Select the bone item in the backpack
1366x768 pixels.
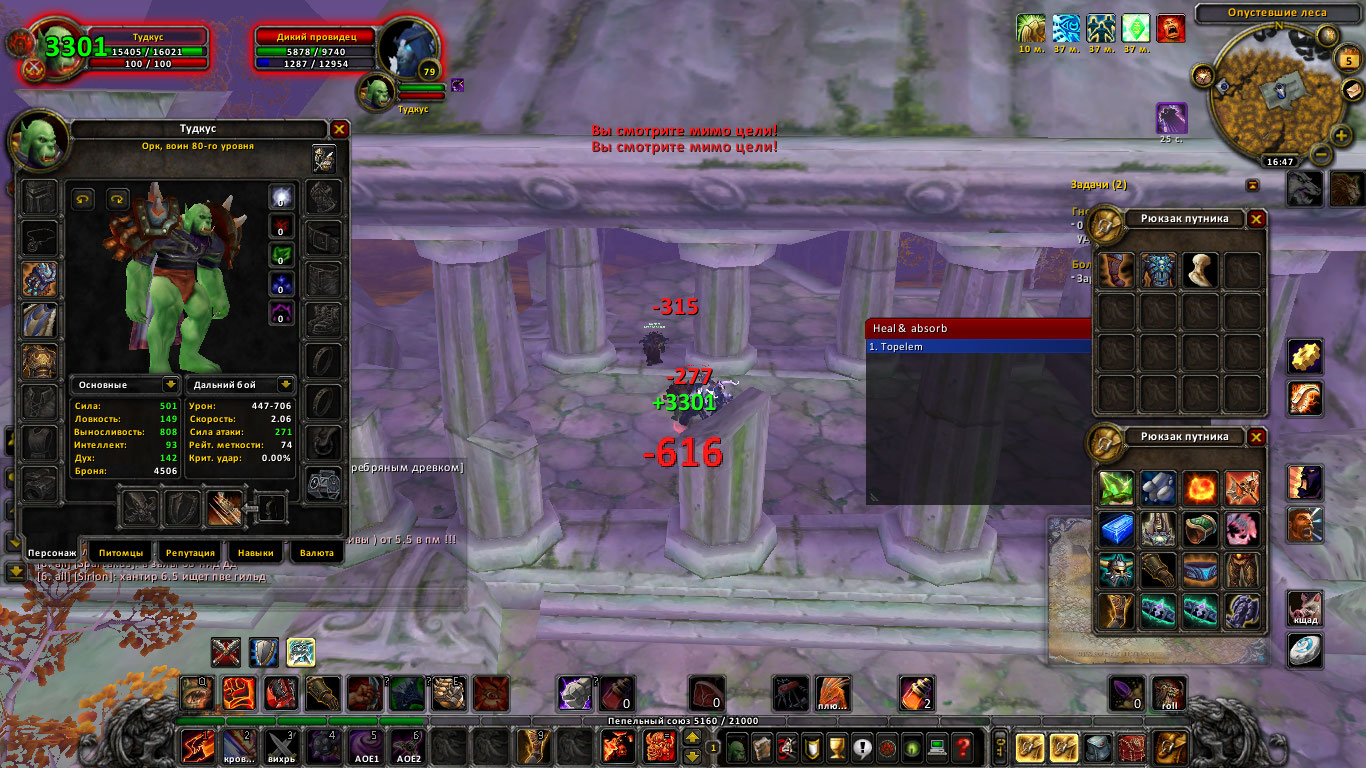tap(1198, 270)
